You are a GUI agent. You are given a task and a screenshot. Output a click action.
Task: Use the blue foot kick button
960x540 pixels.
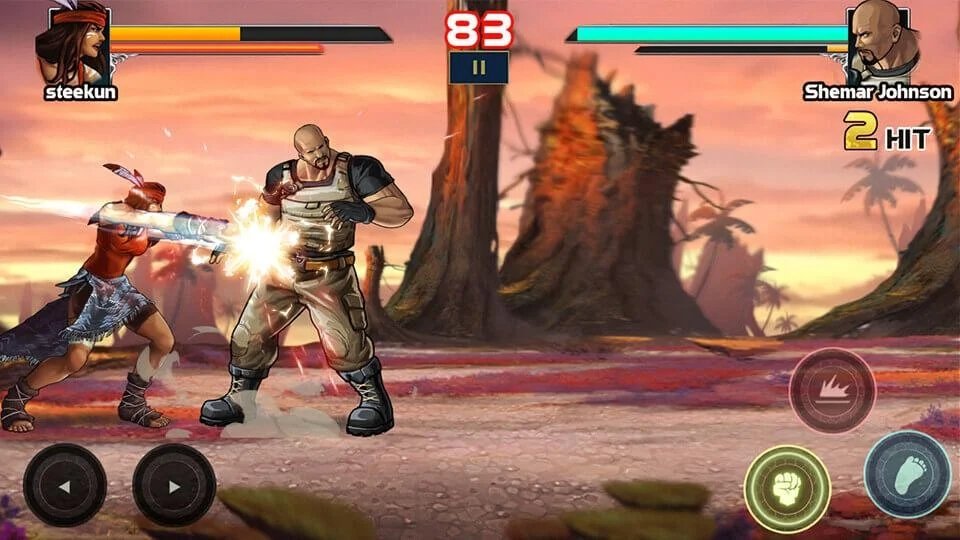[907, 474]
